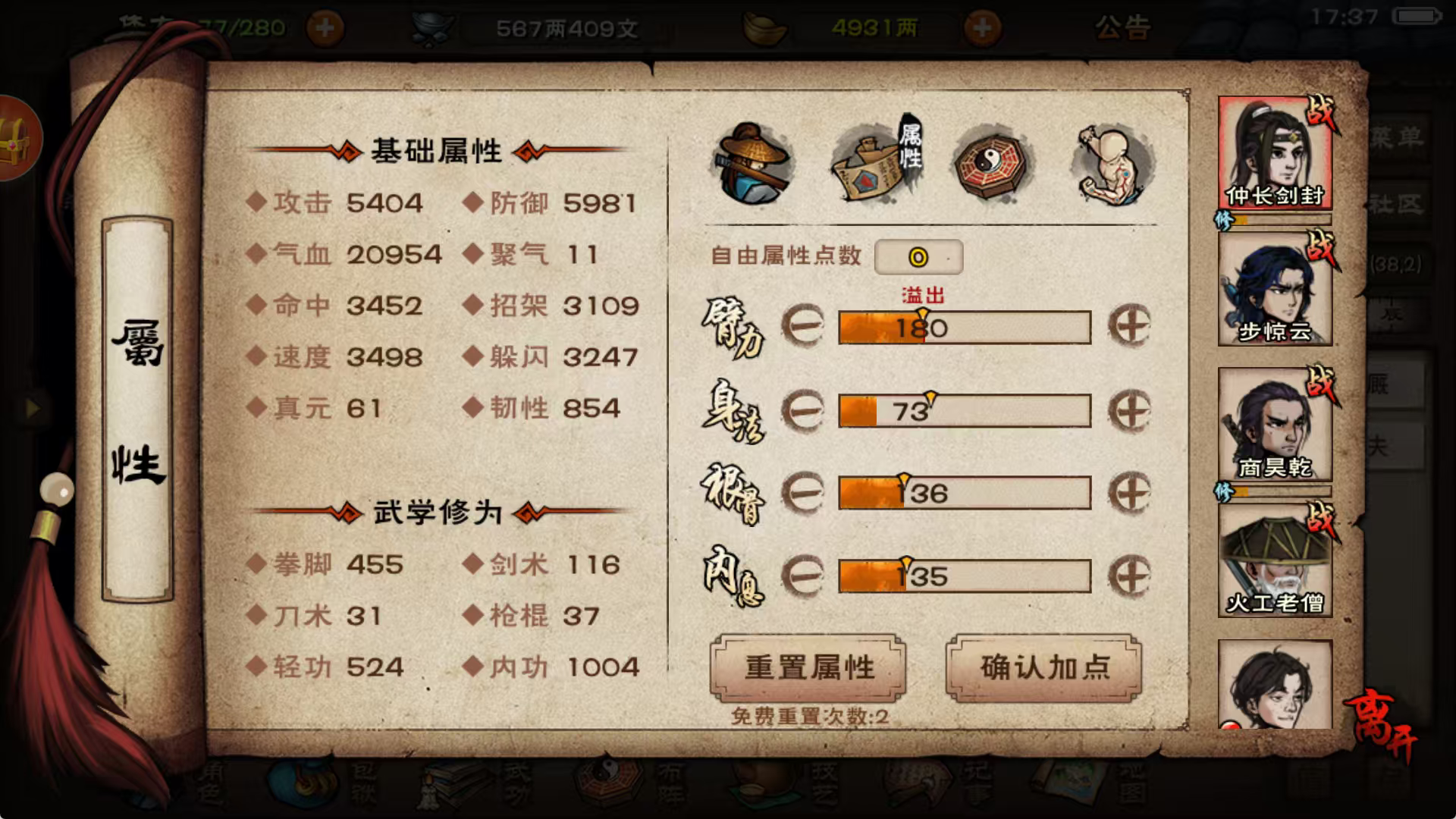1456x819 pixels.
Task: Select the 火工老僧 character portrait
Action: pyautogui.click(x=1276, y=557)
